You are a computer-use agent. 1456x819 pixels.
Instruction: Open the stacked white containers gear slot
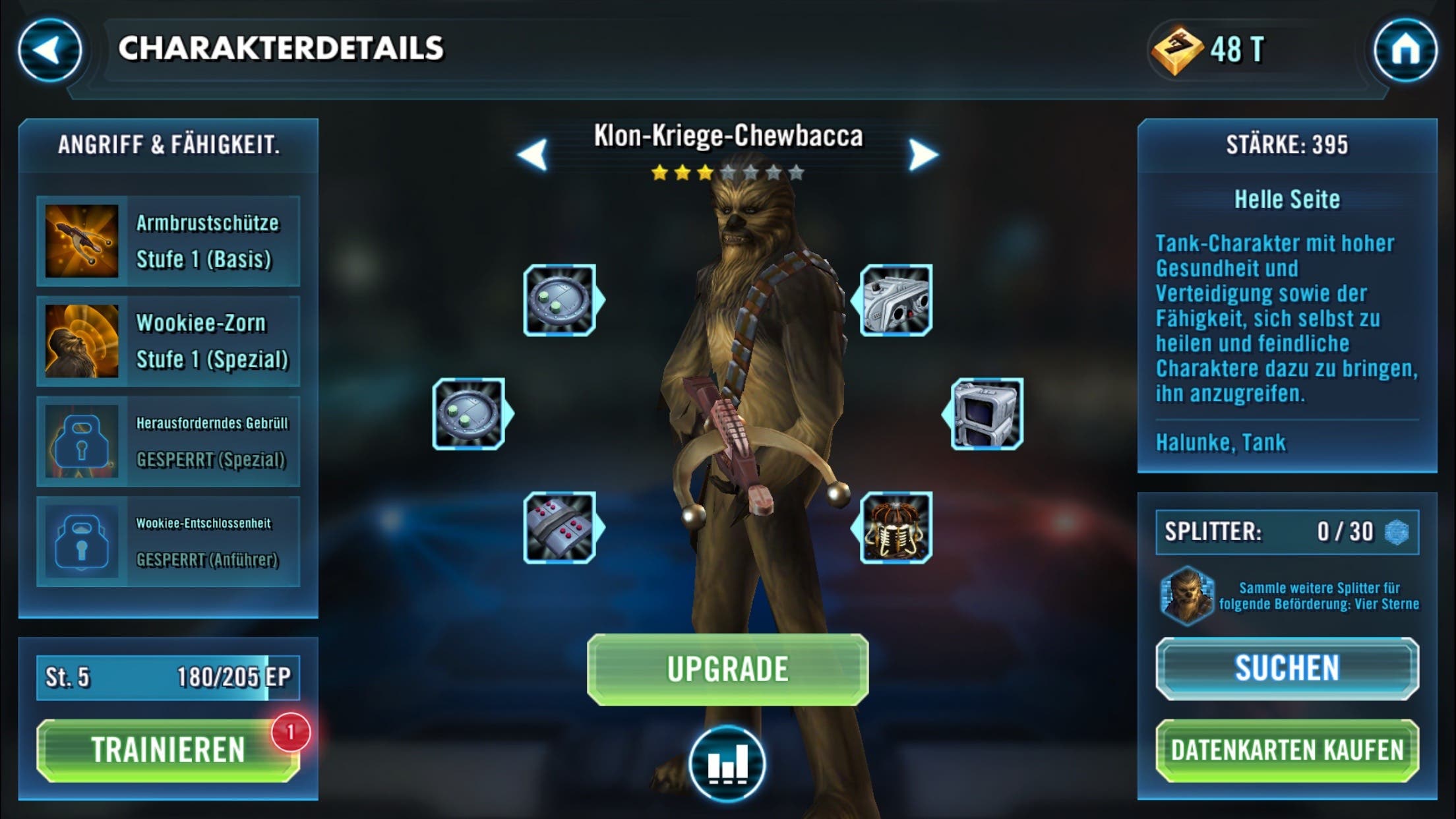tap(986, 414)
